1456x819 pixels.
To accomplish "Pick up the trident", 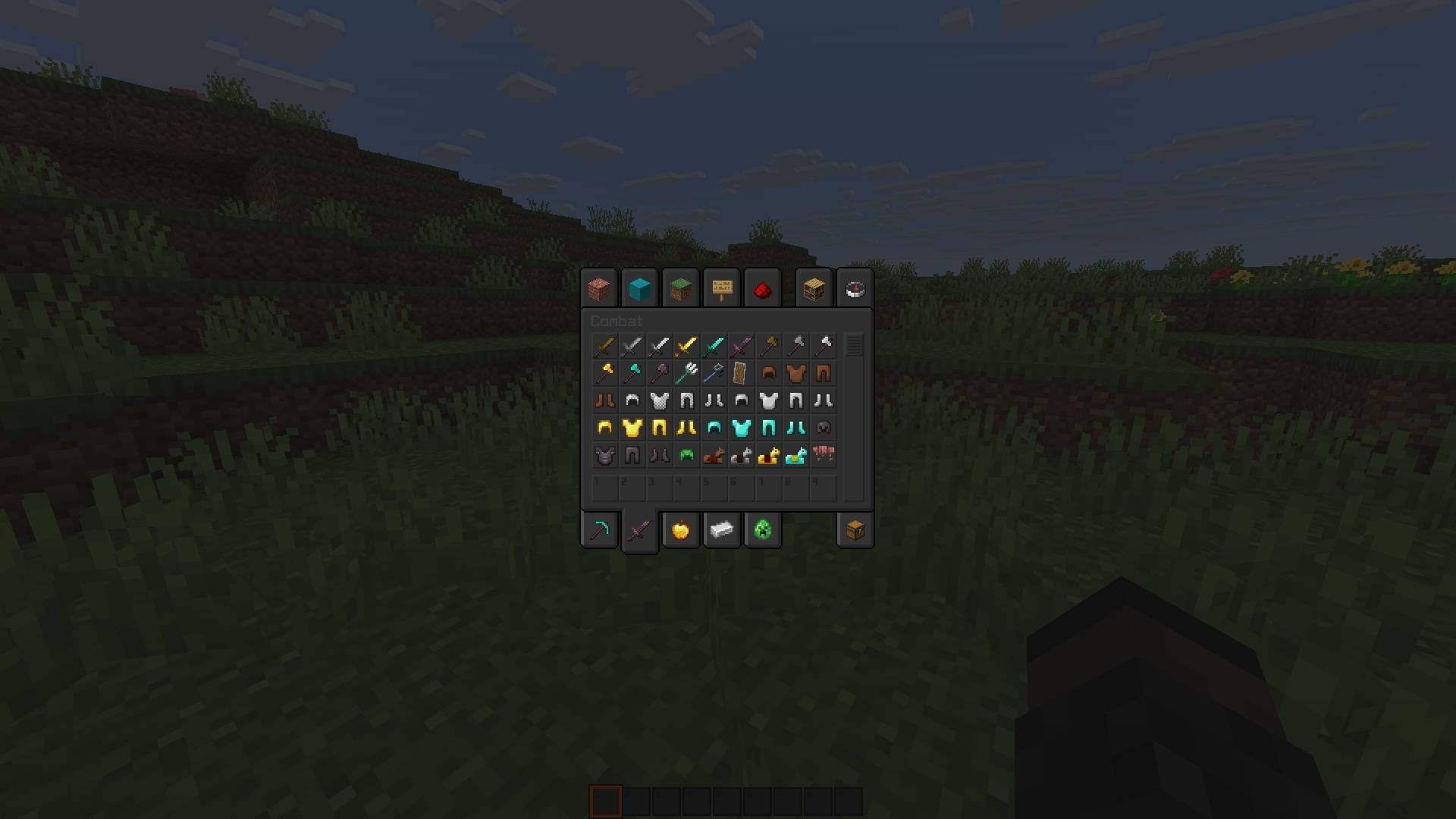I will pos(687,373).
